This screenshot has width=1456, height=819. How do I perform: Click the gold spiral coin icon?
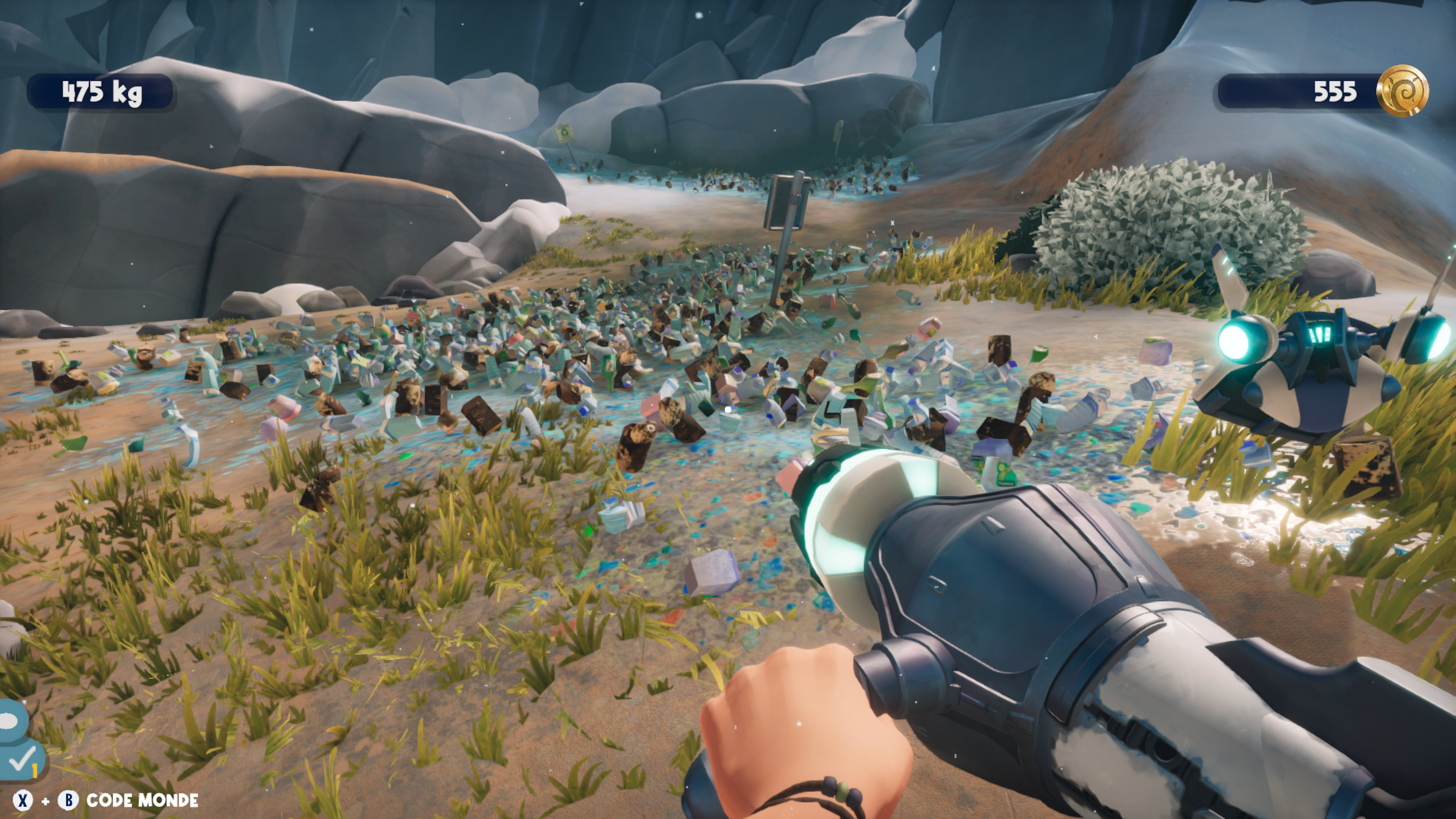tap(1402, 91)
